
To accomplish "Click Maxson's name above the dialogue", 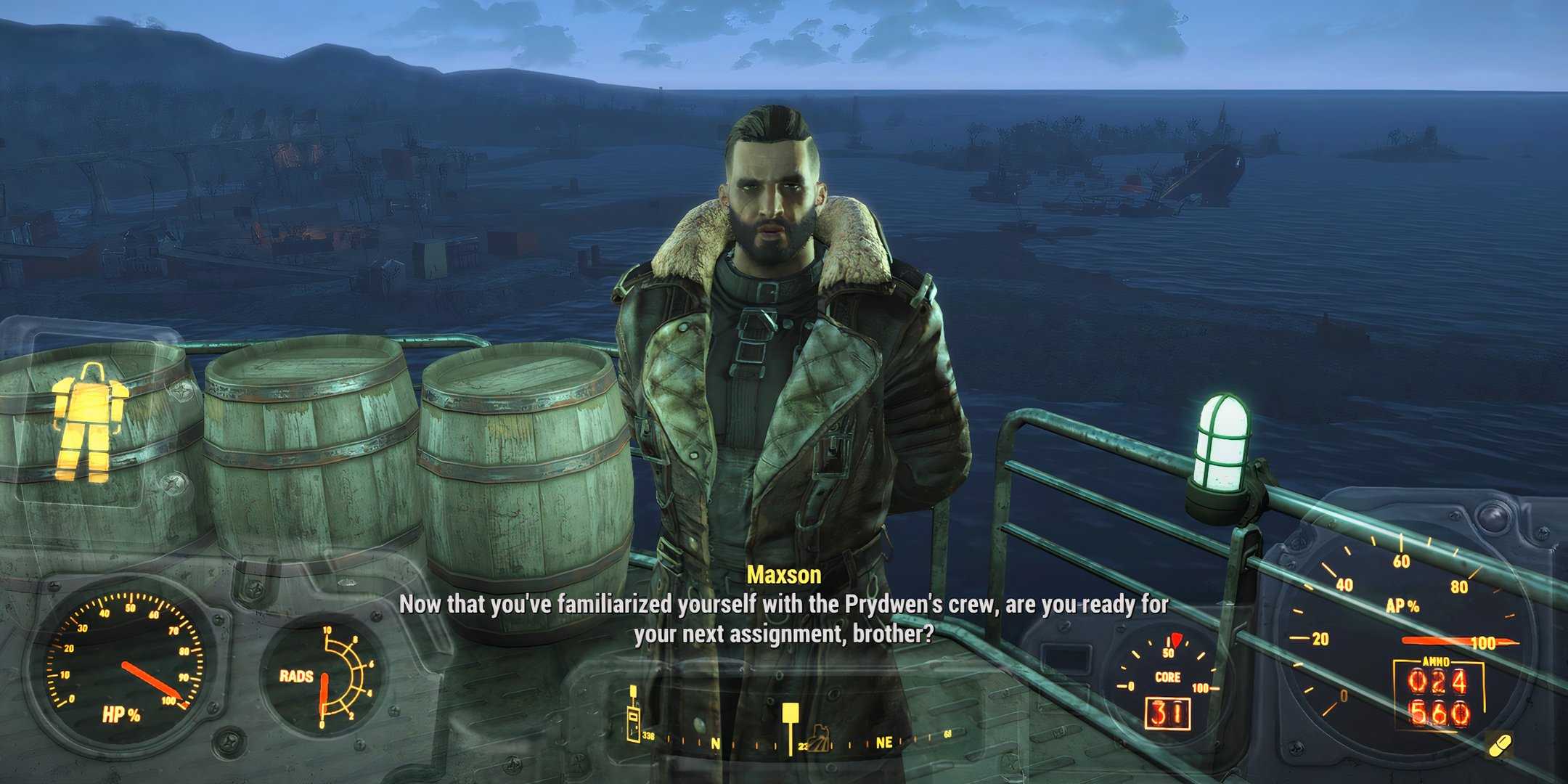I will tap(784, 576).
